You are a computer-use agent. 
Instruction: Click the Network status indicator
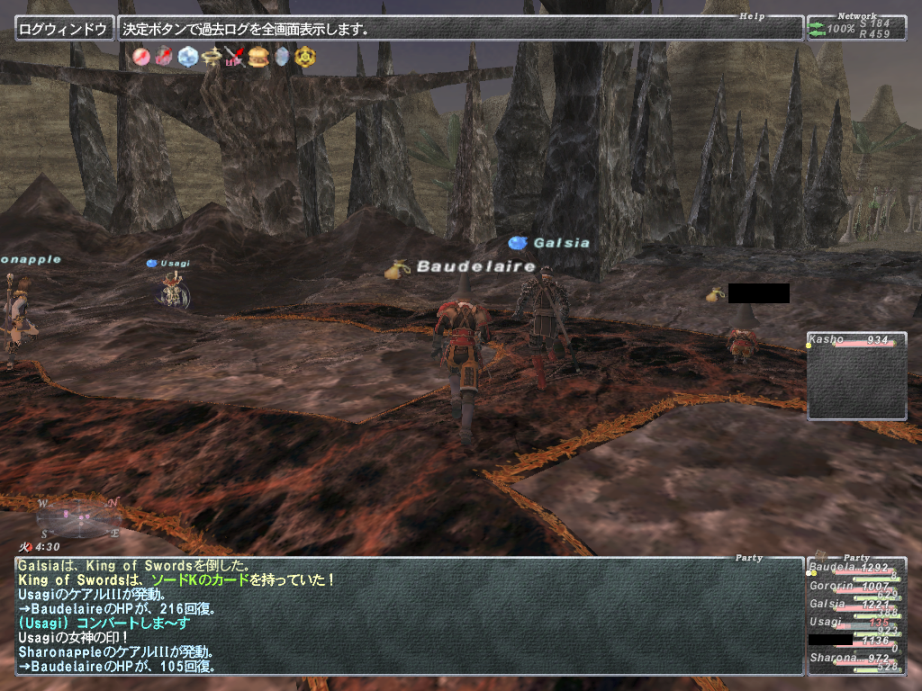click(855, 28)
